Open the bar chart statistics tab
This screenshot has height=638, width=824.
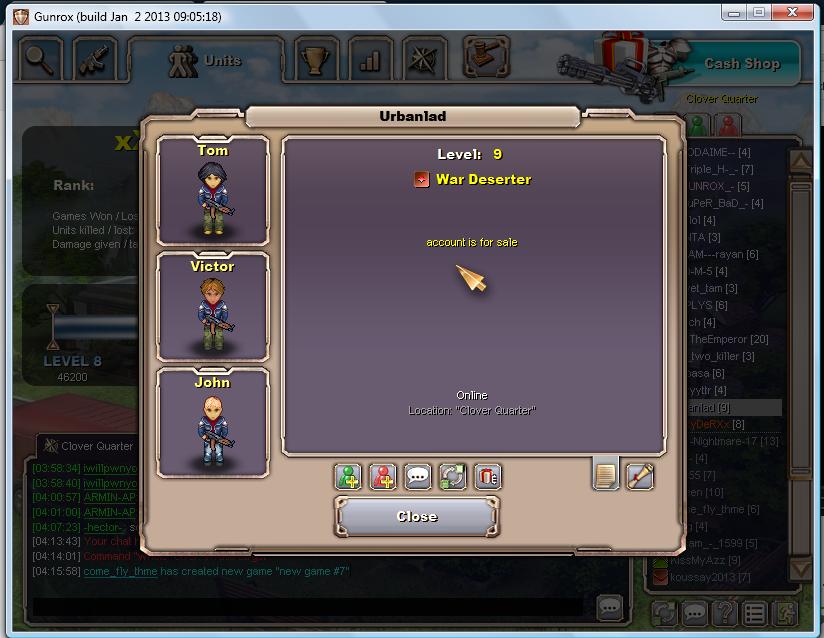click(370, 60)
